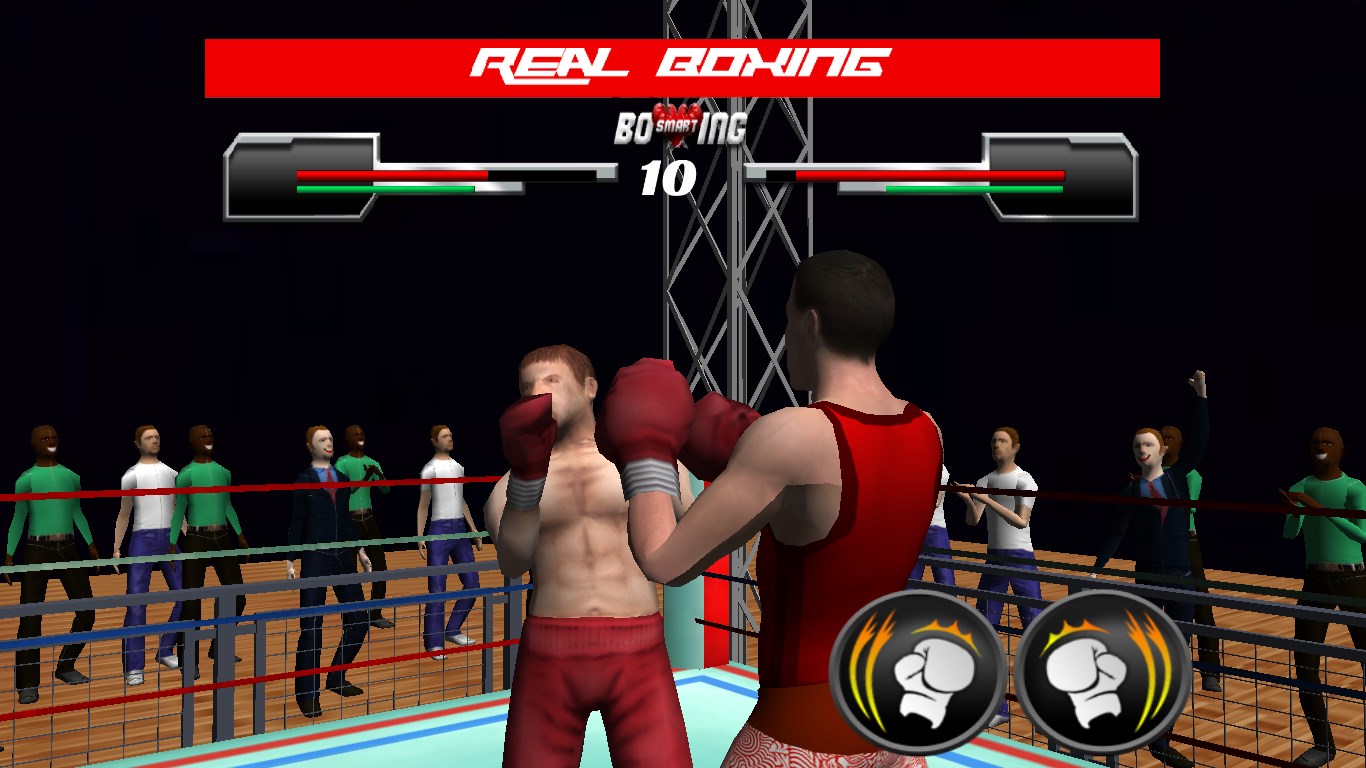This screenshot has width=1366, height=768.
Task: Throw a punch with the left-hand glove button
Action: [x=917, y=672]
